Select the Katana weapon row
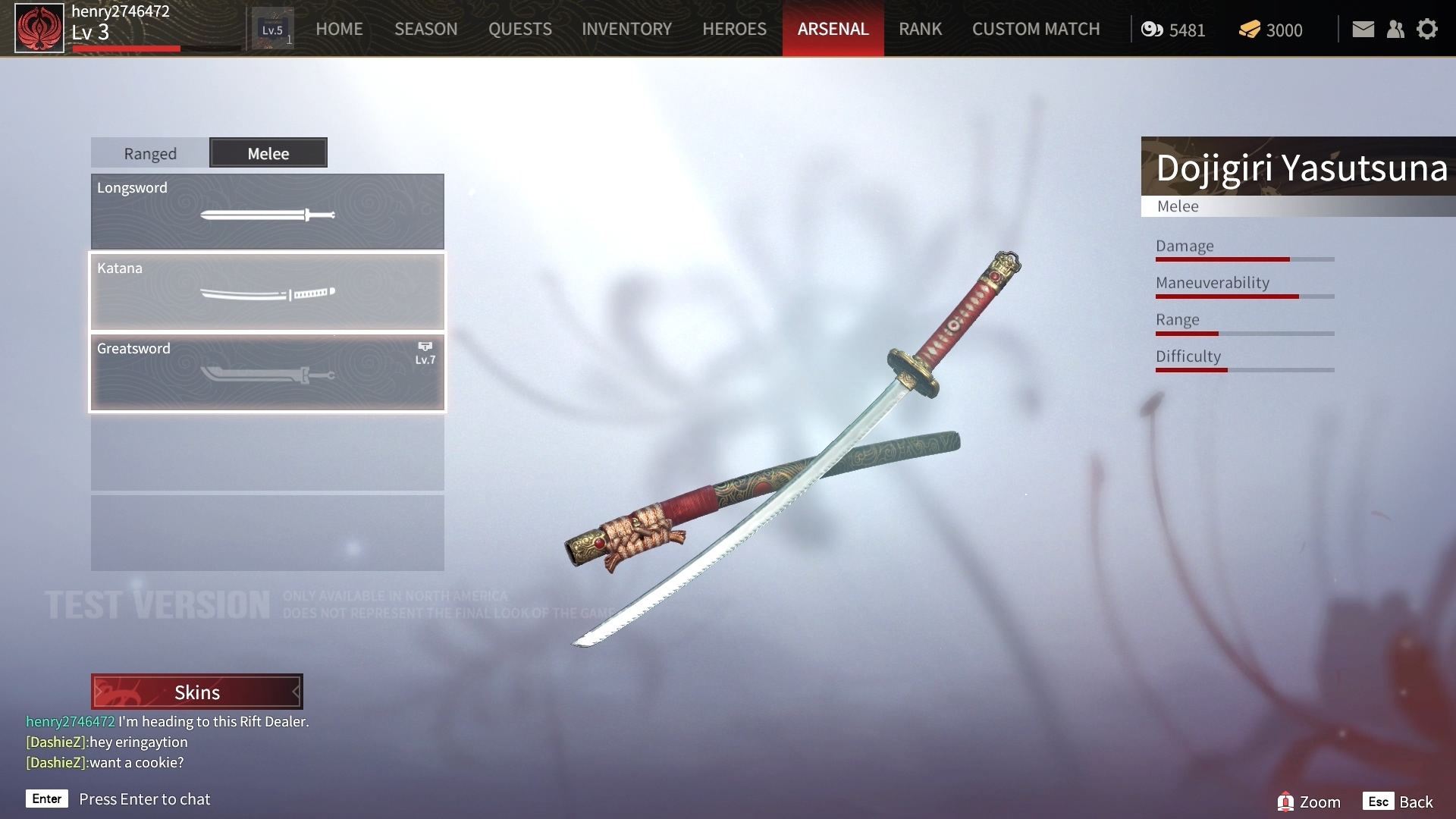The image size is (1456, 819). (x=267, y=292)
